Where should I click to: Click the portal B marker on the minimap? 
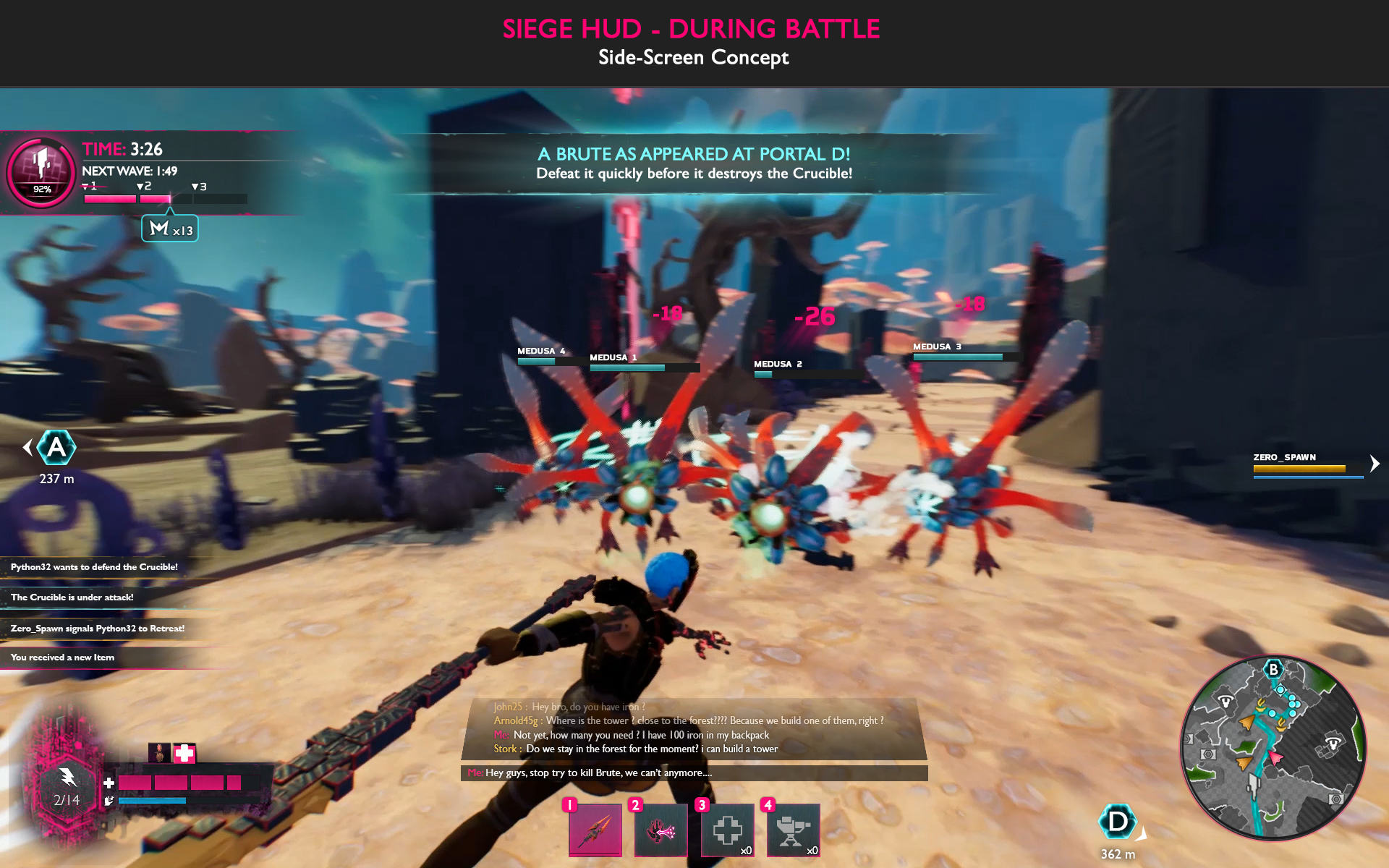1273,669
